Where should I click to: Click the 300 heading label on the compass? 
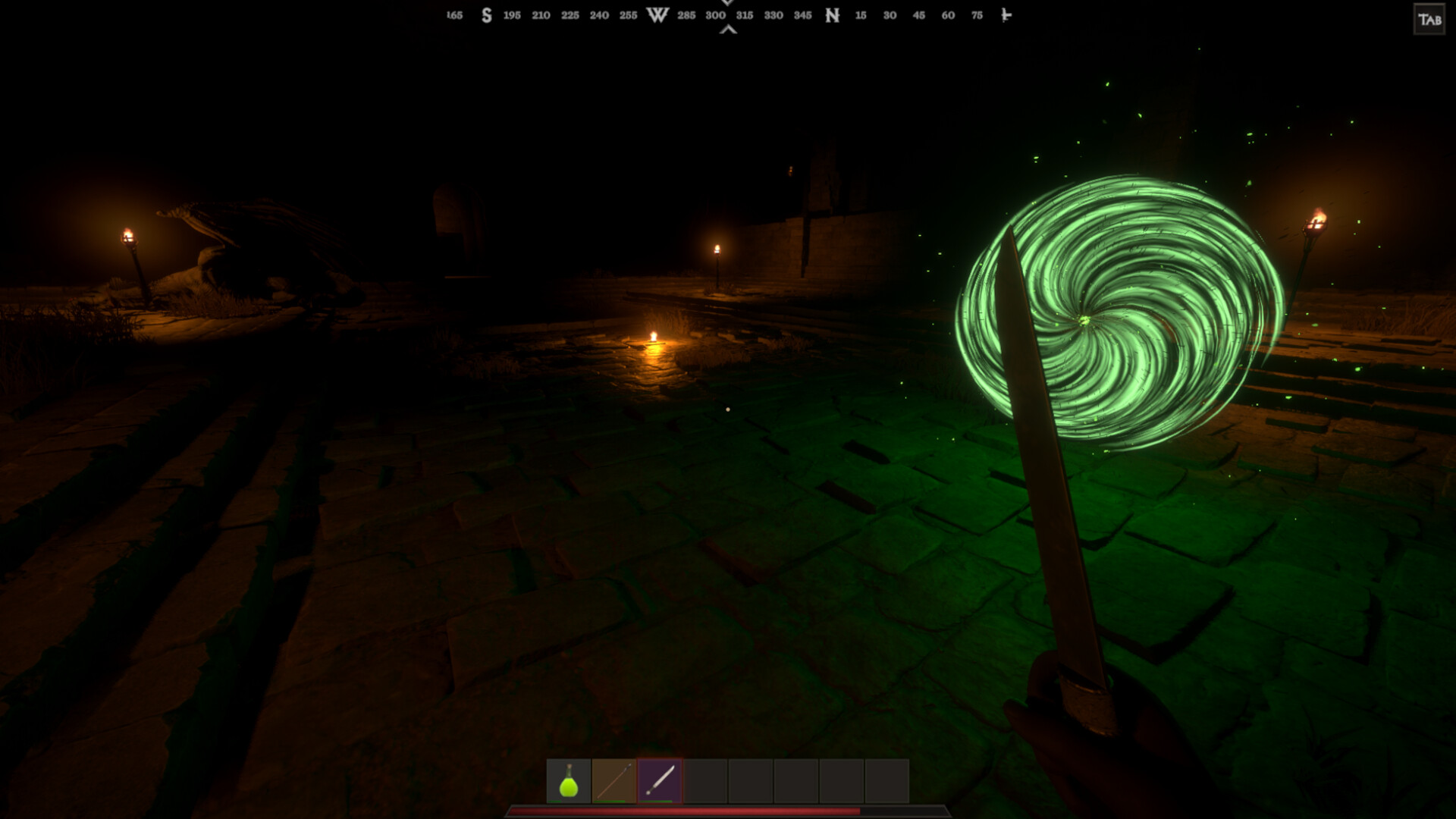(x=714, y=14)
